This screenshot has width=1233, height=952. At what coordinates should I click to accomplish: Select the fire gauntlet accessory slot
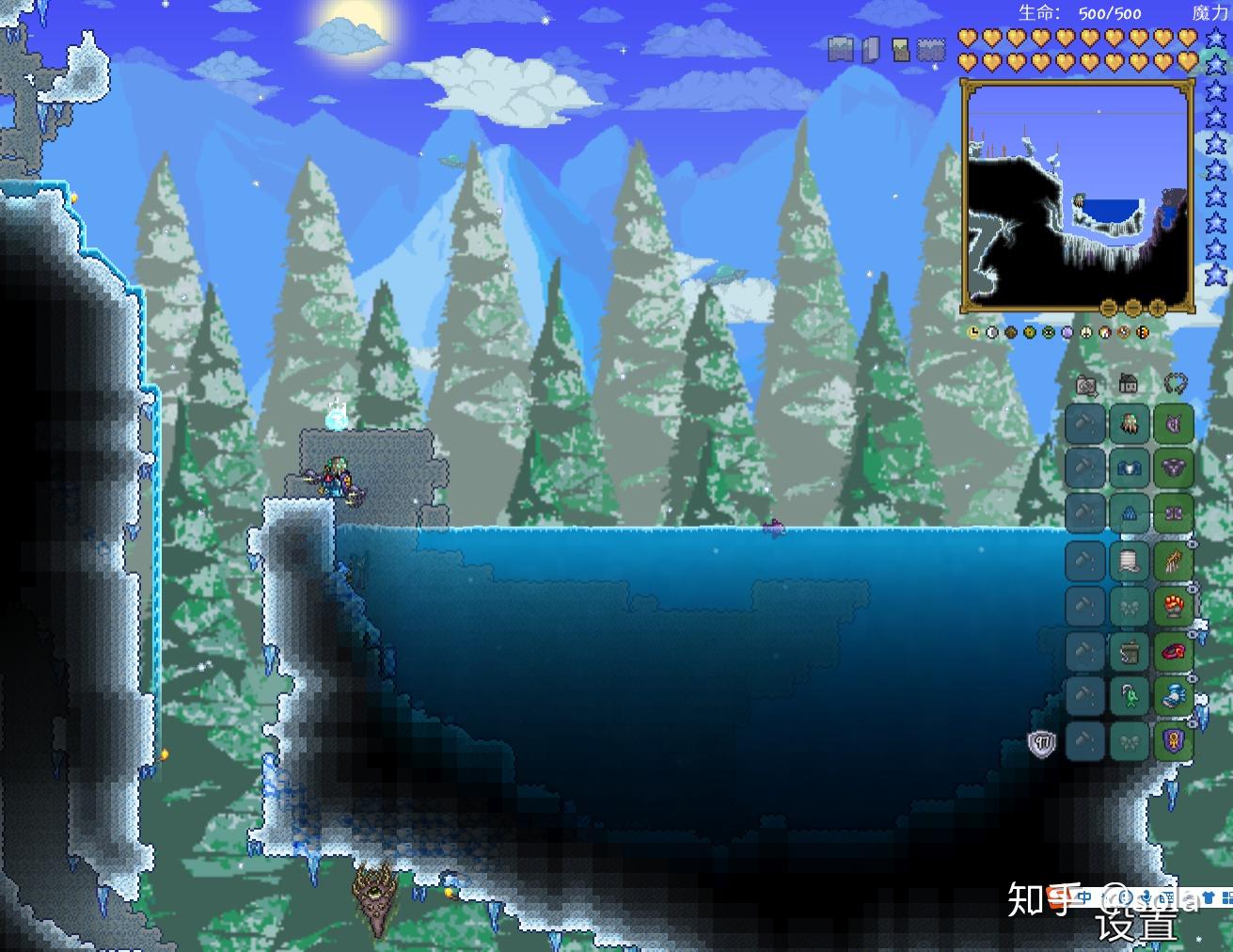[x=1173, y=606]
